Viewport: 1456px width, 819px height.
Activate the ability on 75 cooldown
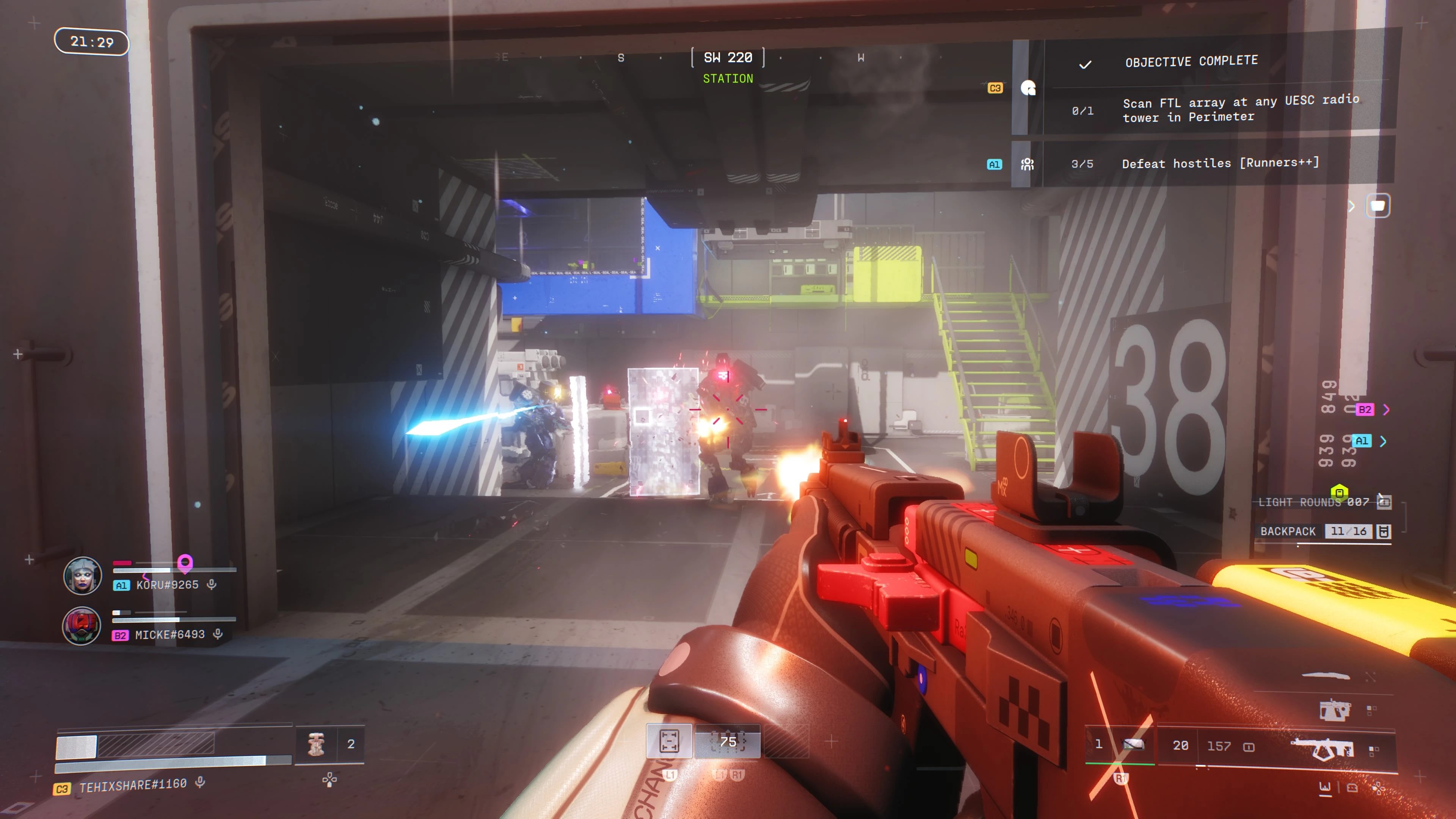pos(728,741)
